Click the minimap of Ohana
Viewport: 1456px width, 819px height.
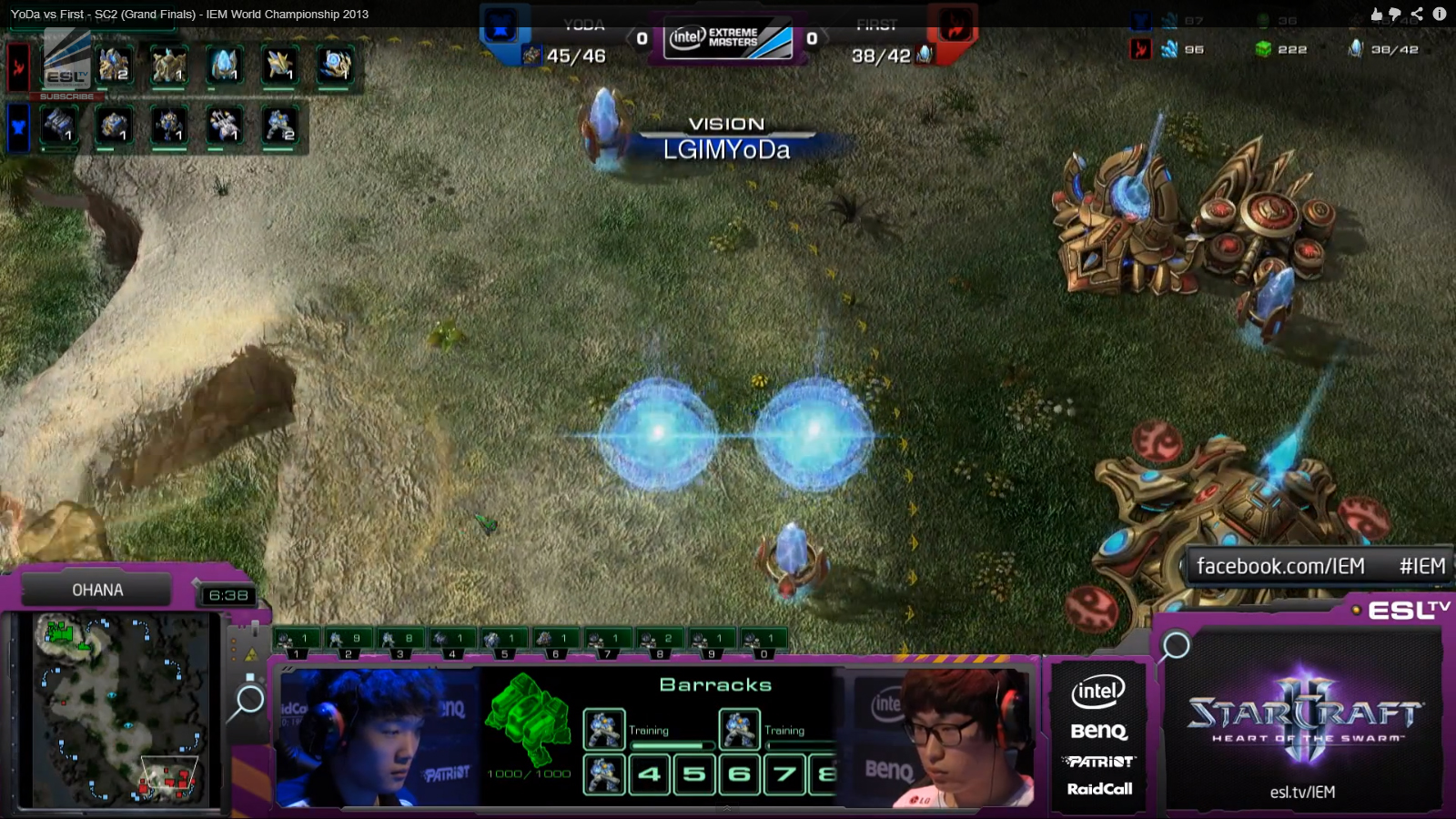(x=118, y=710)
